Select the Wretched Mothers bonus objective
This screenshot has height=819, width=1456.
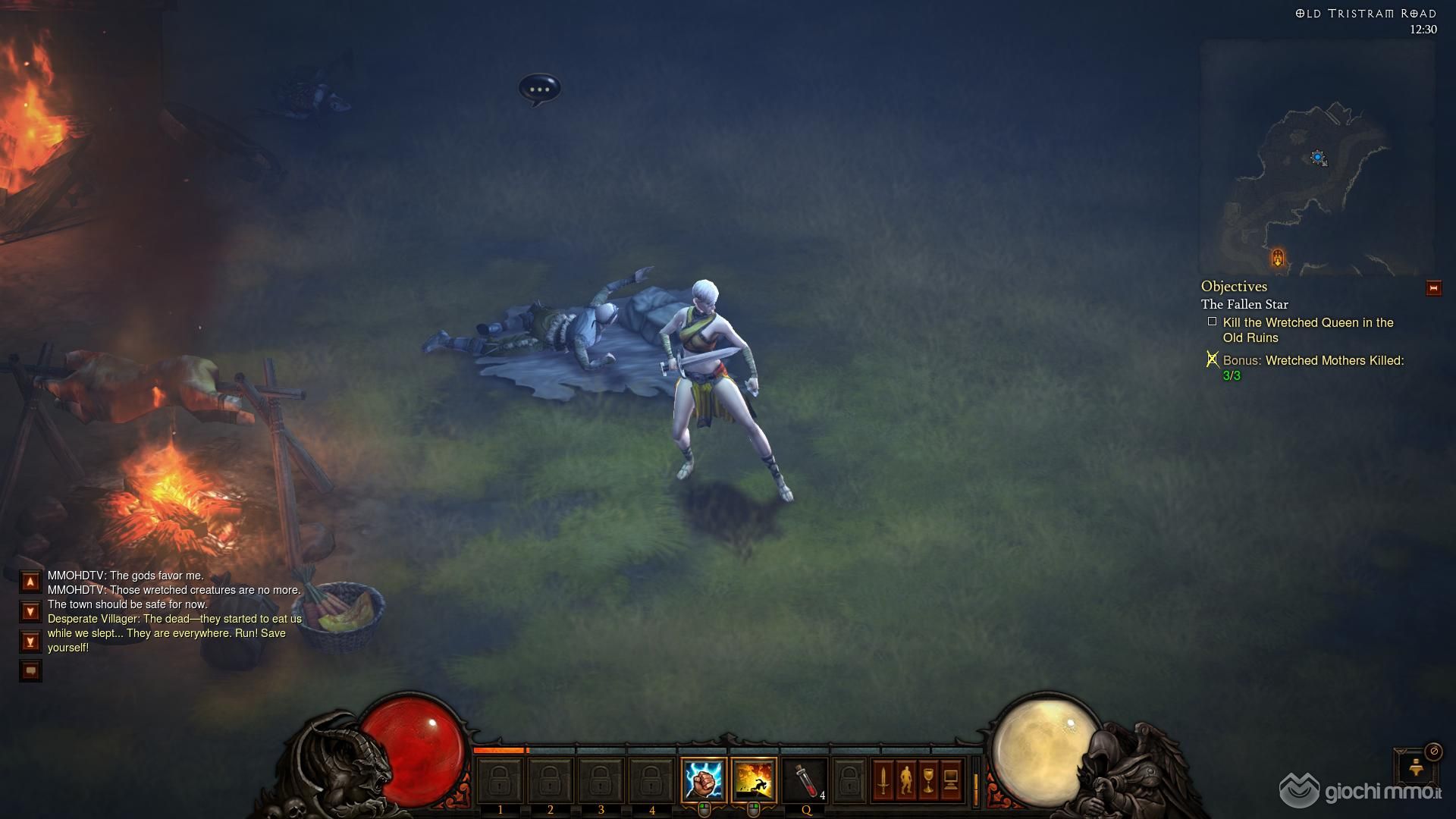[x=1313, y=368]
